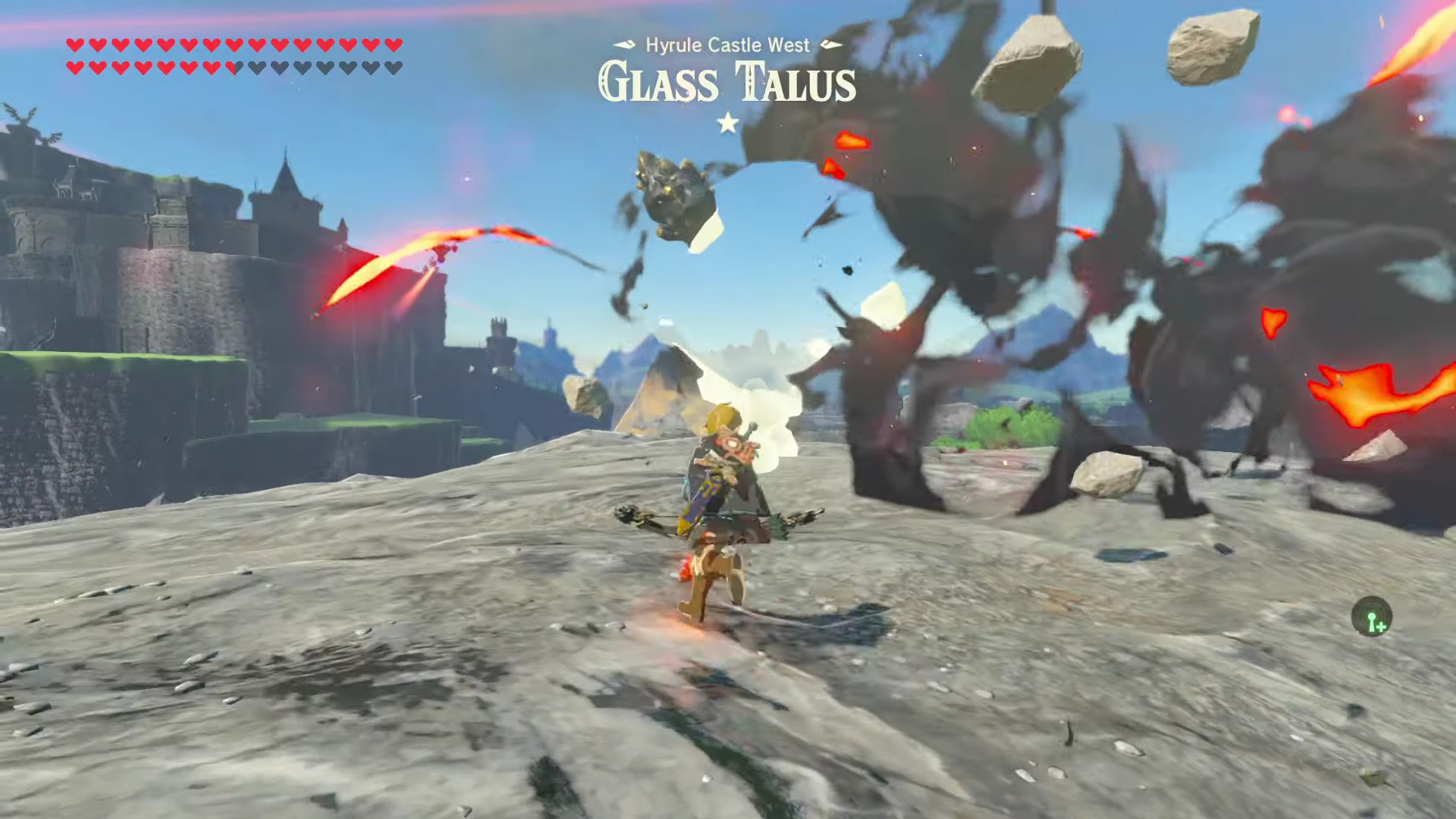
Task: Click the right arrow ornament beside Hyrule Castle West
Action: pos(831,45)
